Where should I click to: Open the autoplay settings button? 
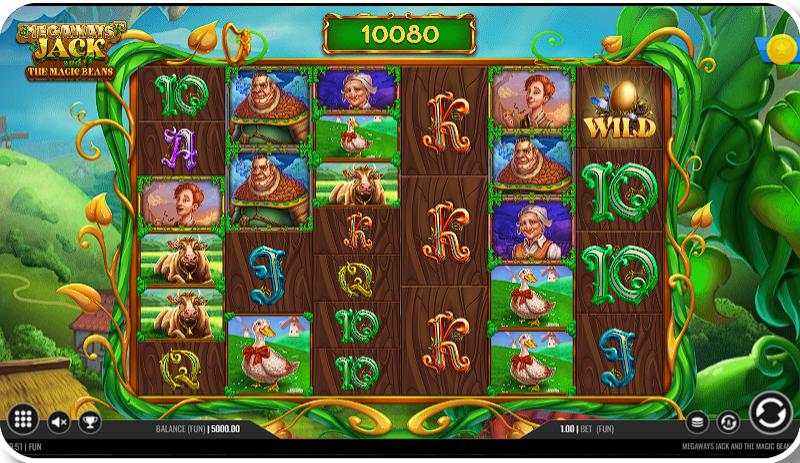728,422
